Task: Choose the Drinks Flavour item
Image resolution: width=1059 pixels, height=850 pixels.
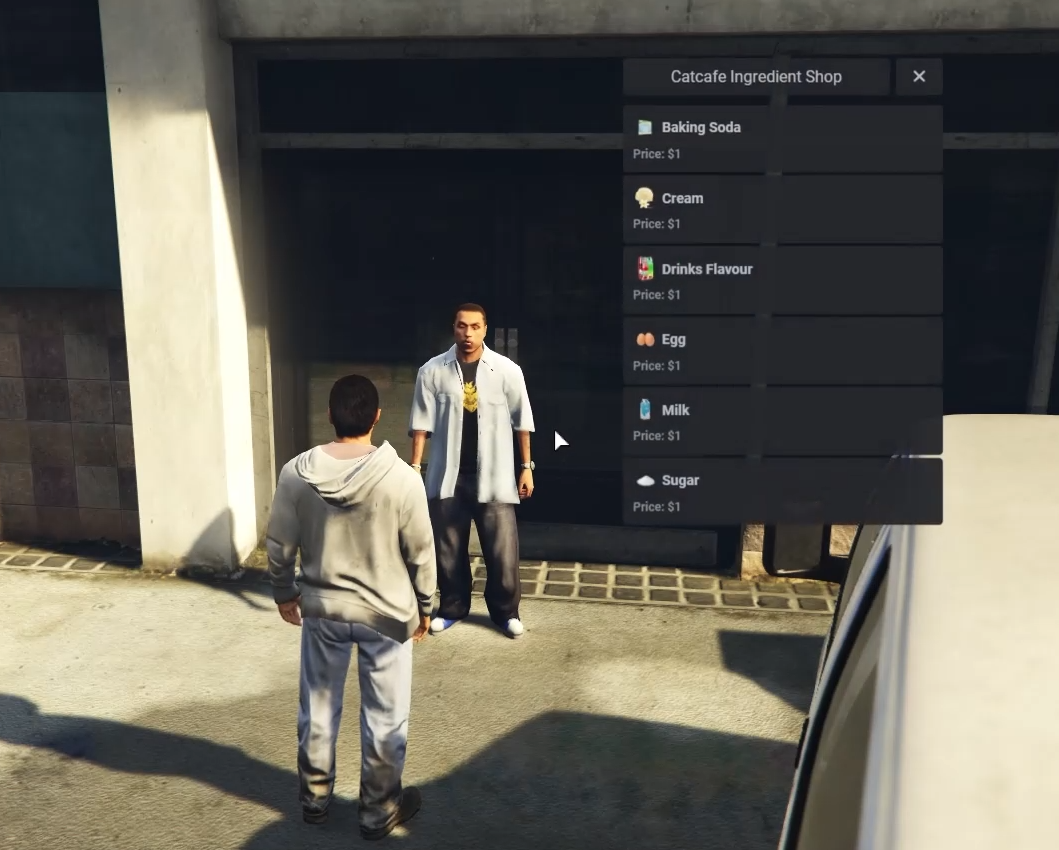Action: [x=782, y=281]
